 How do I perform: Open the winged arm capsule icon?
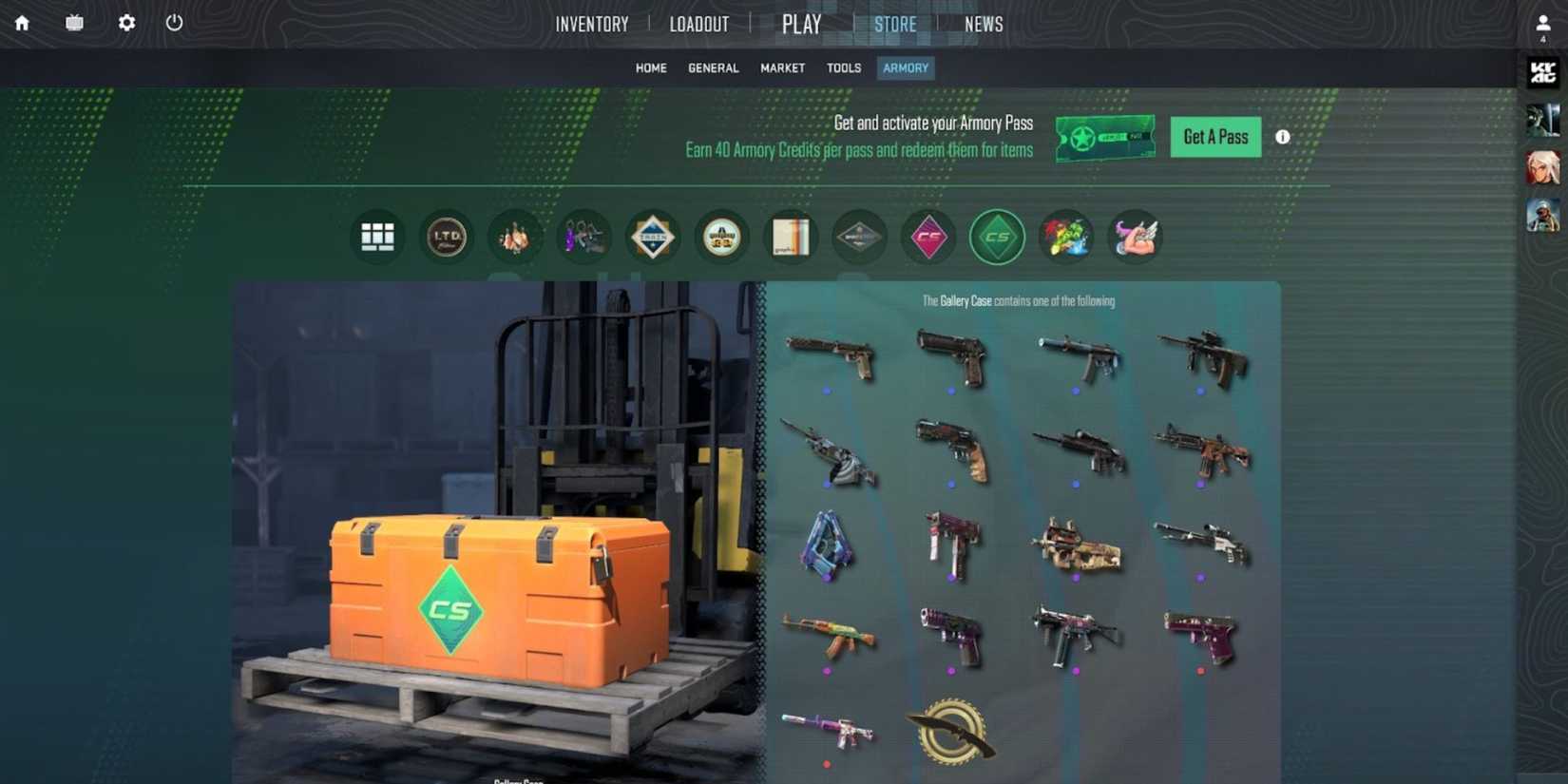(x=1135, y=237)
